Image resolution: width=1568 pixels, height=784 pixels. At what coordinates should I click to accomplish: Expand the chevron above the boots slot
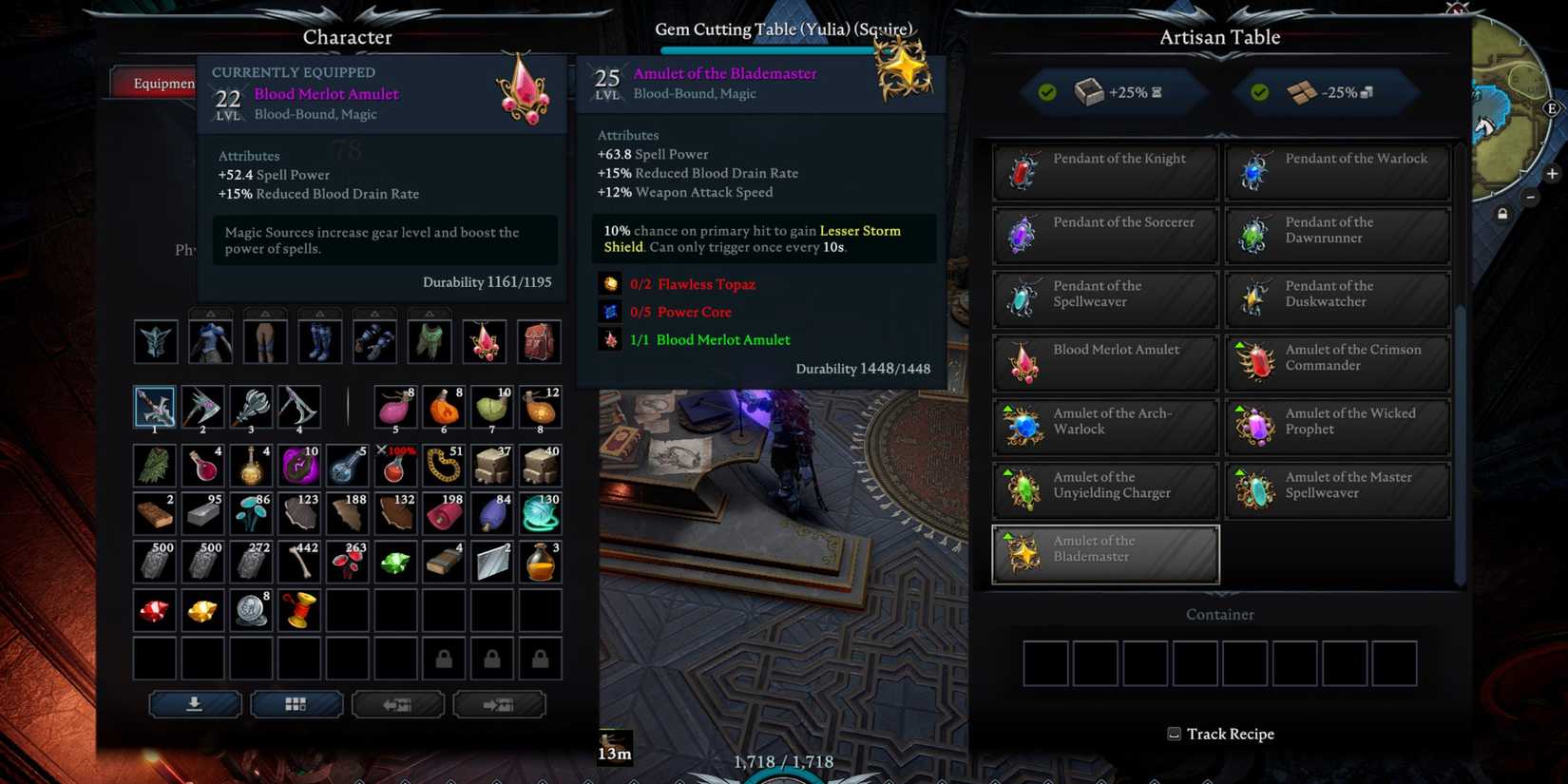click(319, 311)
